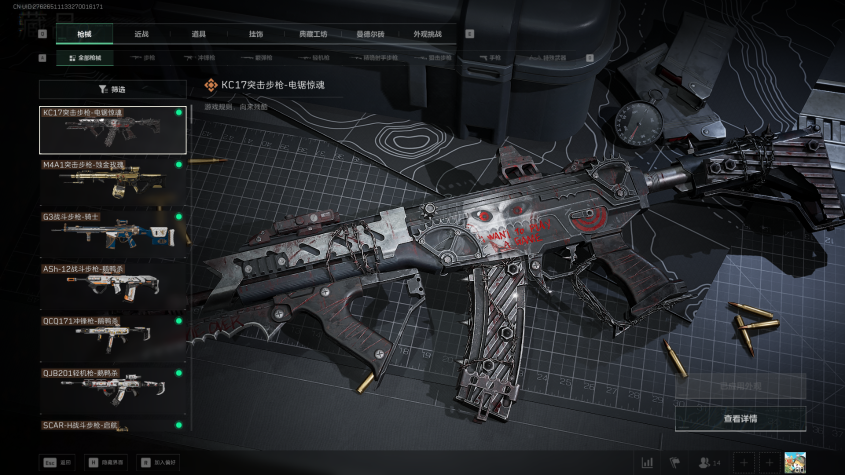Switch to the 曼德尔砖 tab

371,33
